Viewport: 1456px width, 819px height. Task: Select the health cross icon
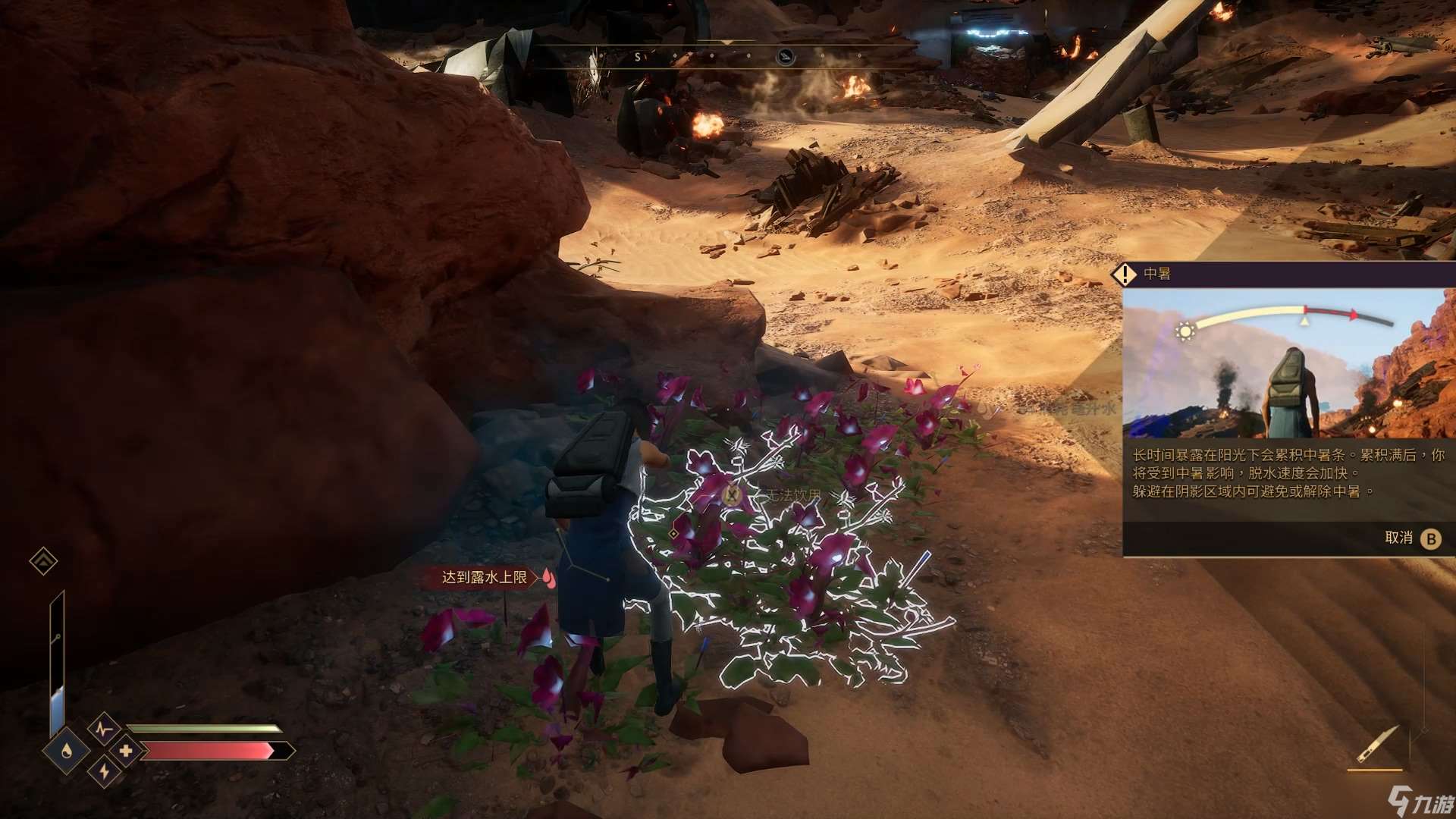pos(126,751)
